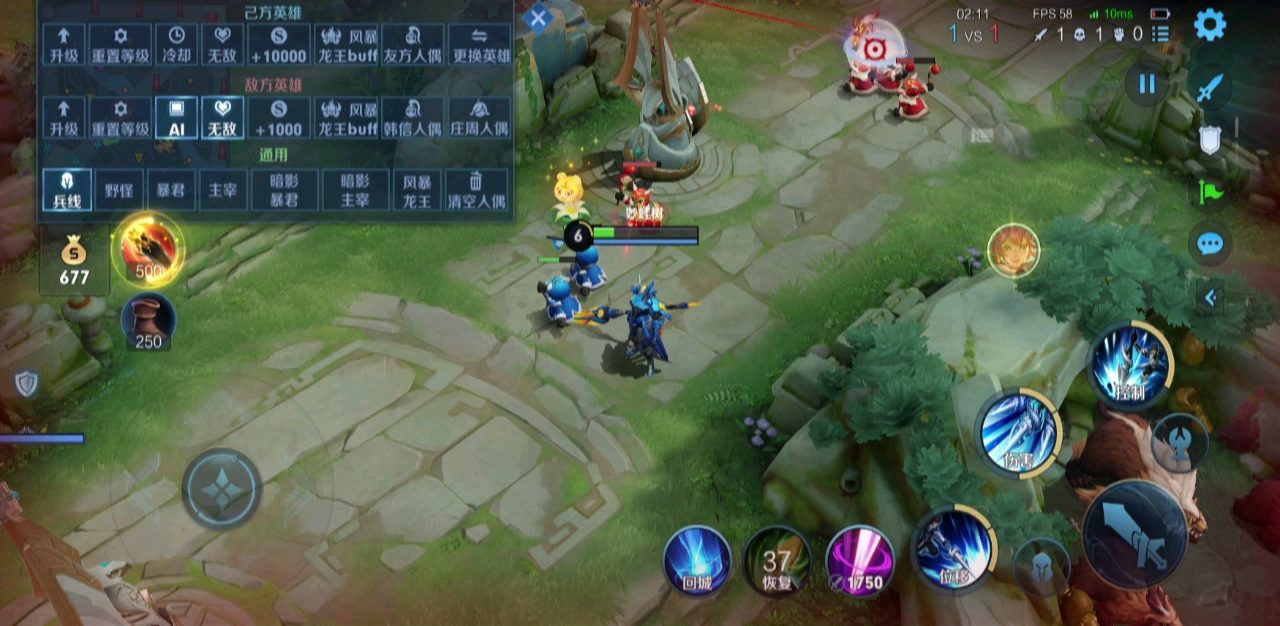Give the enemy +1000 gold
The image size is (1280, 626).
coord(278,117)
